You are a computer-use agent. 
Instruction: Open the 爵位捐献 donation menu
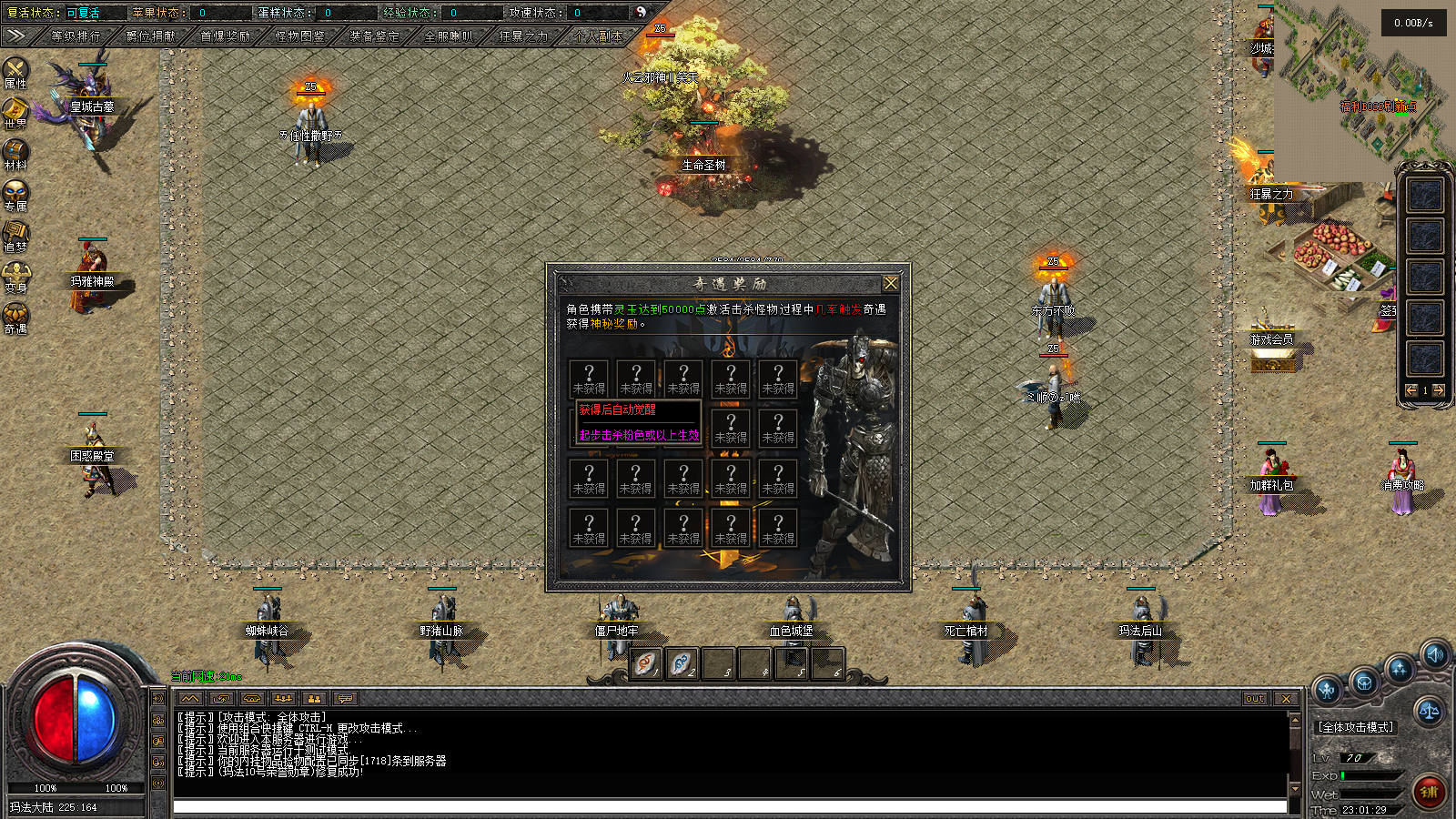click(150, 36)
